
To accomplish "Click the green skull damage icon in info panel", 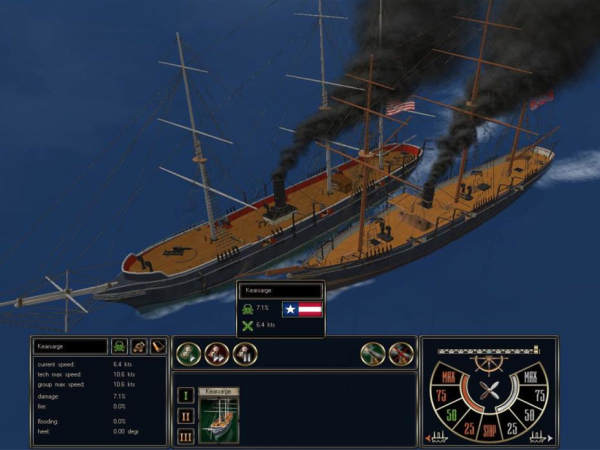I will [119, 346].
